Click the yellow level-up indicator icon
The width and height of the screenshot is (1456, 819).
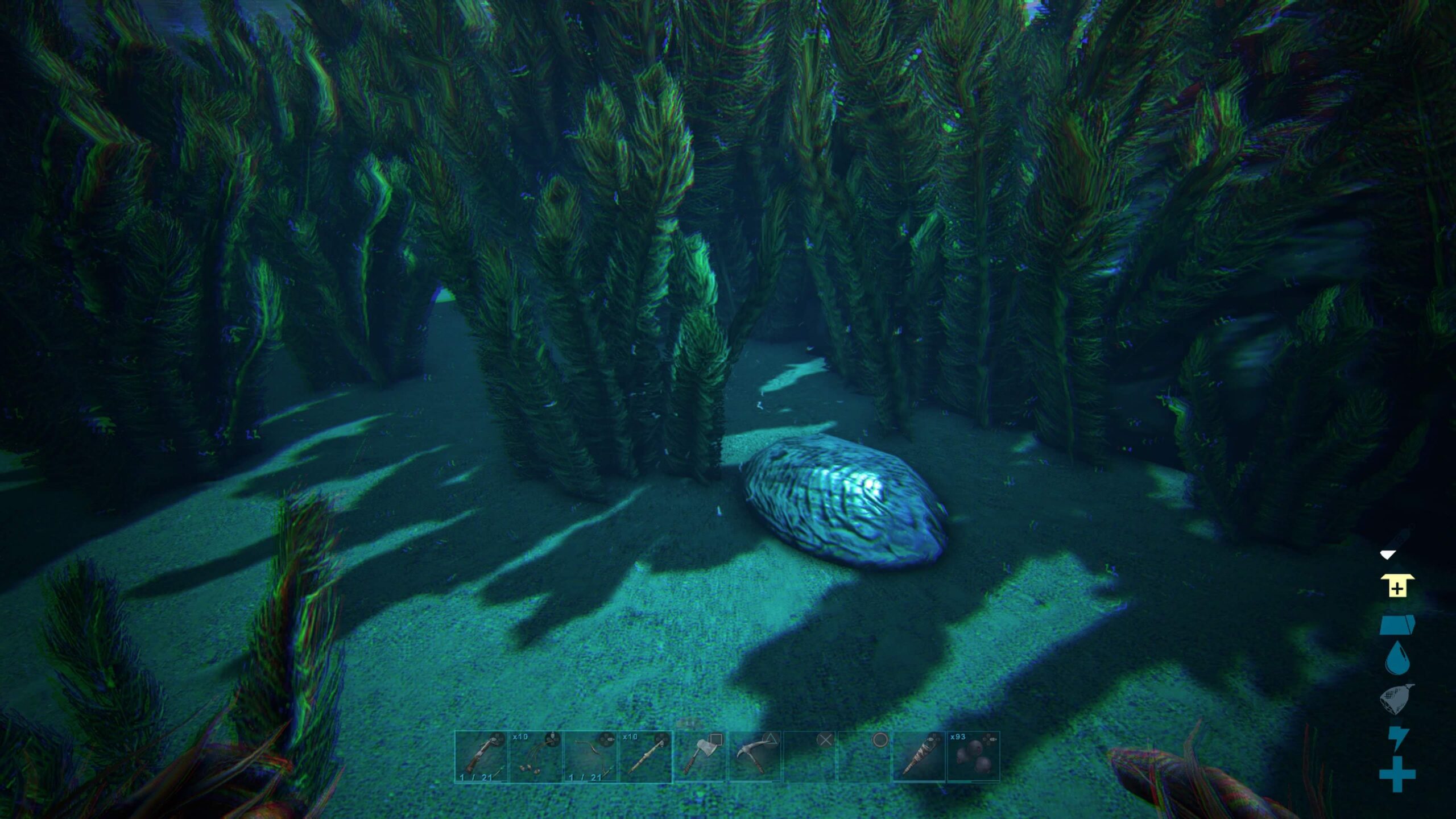click(x=1397, y=586)
